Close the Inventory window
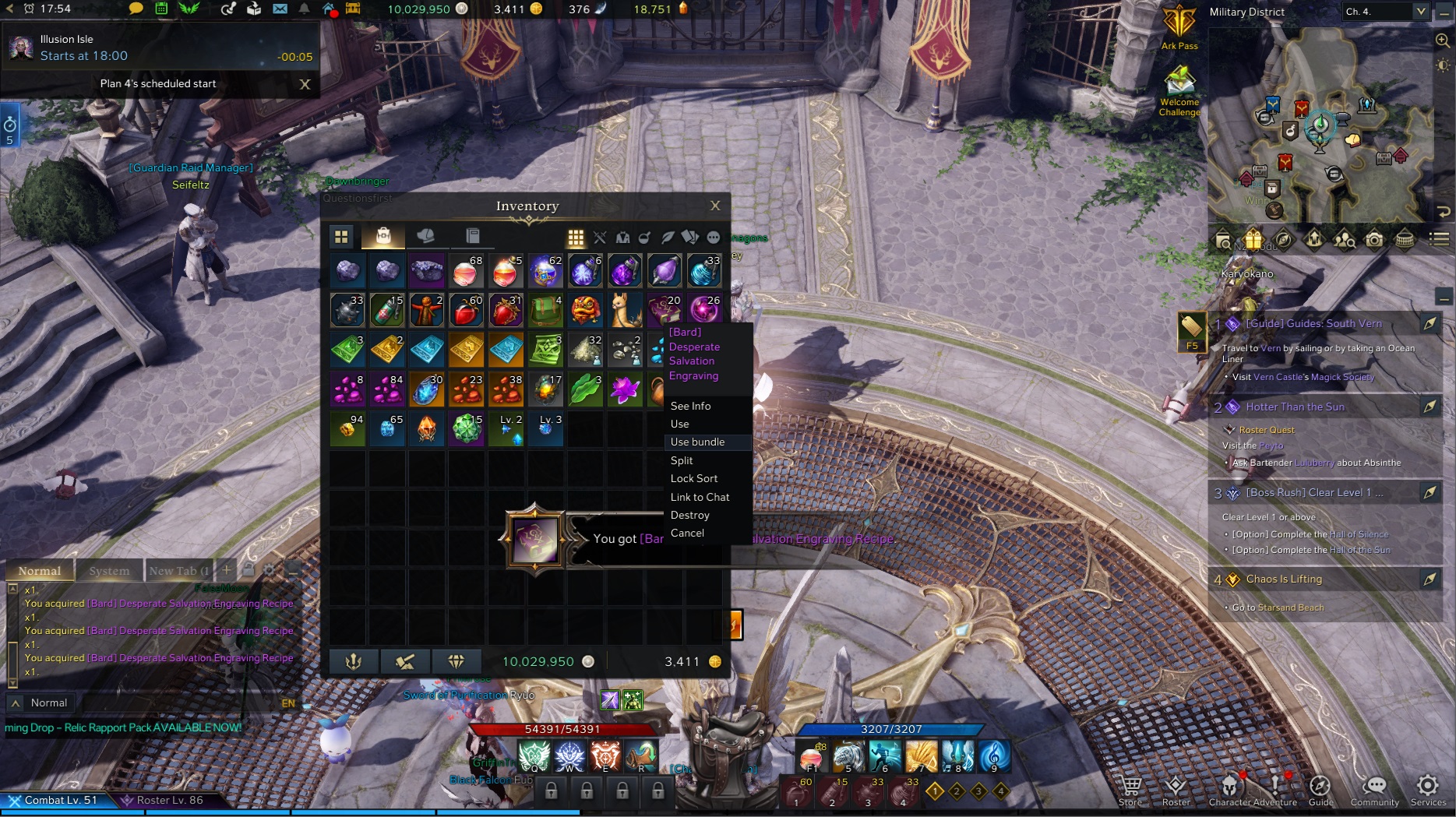 pos(715,206)
